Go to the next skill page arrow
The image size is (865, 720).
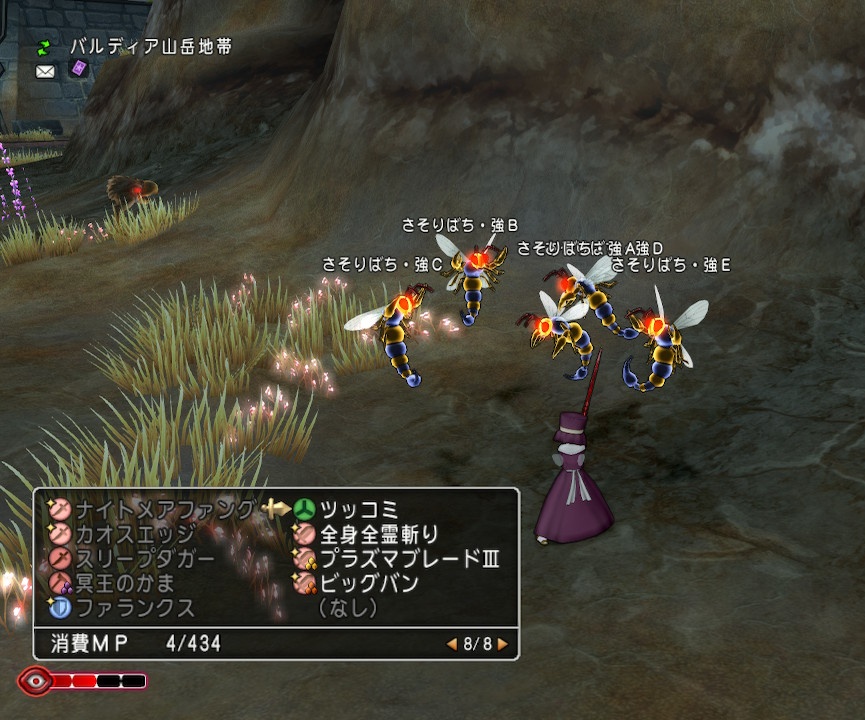coord(502,644)
